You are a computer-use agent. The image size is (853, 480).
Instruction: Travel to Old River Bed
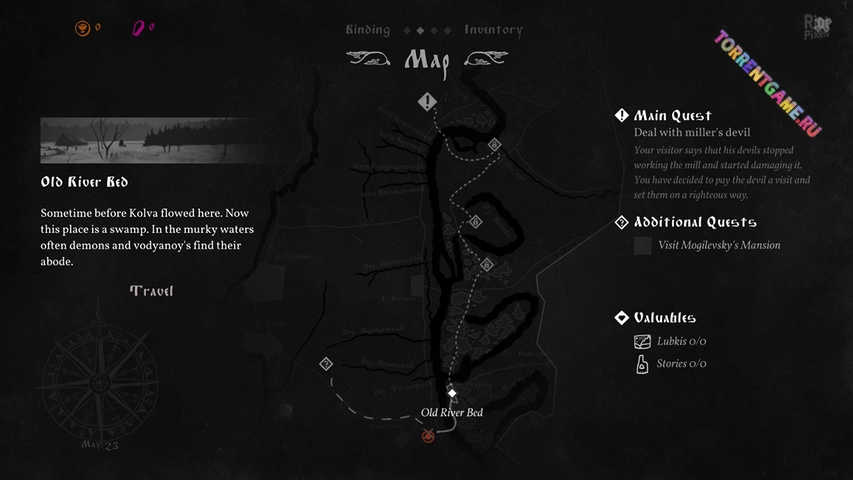point(151,291)
